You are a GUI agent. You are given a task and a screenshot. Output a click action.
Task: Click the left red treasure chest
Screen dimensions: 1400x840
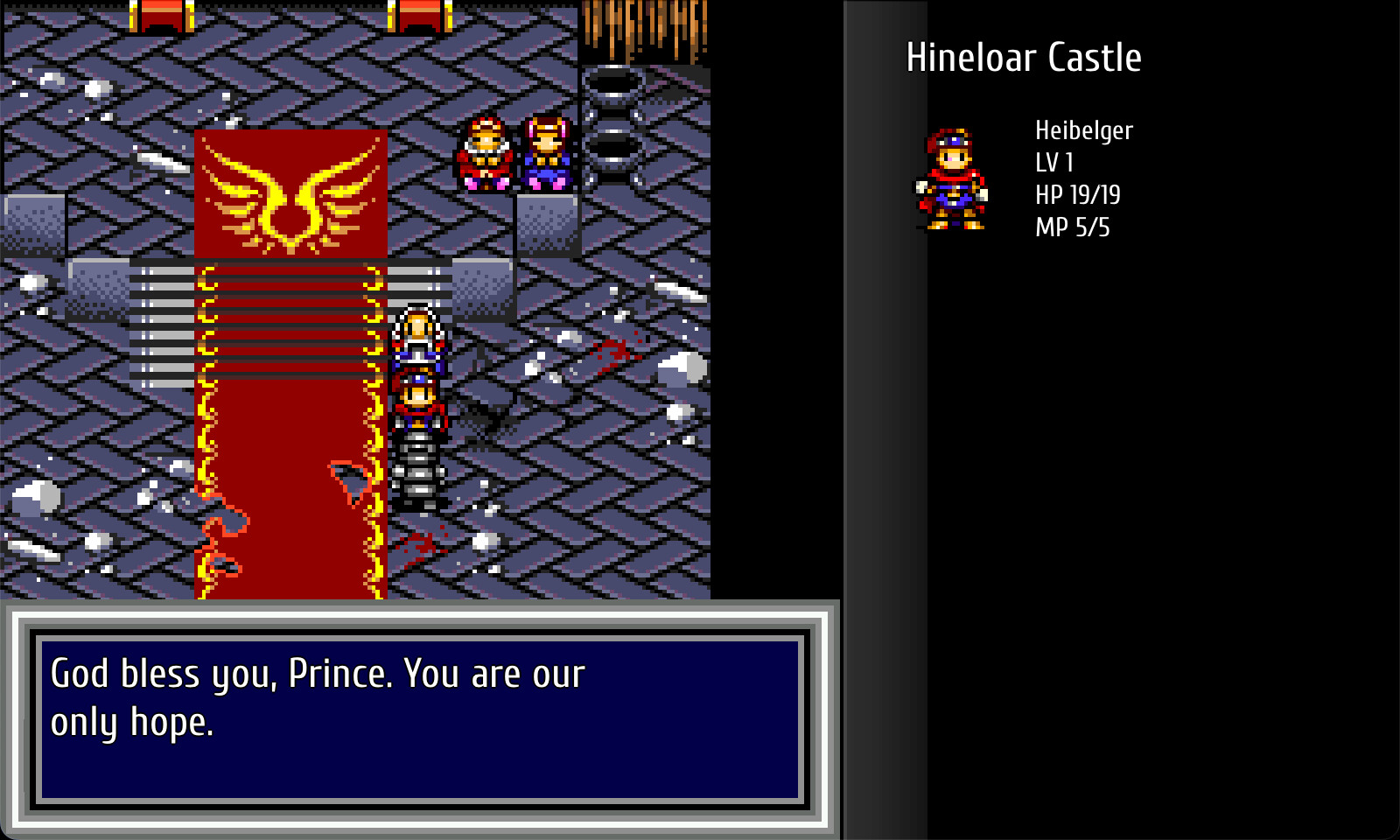[x=162, y=13]
